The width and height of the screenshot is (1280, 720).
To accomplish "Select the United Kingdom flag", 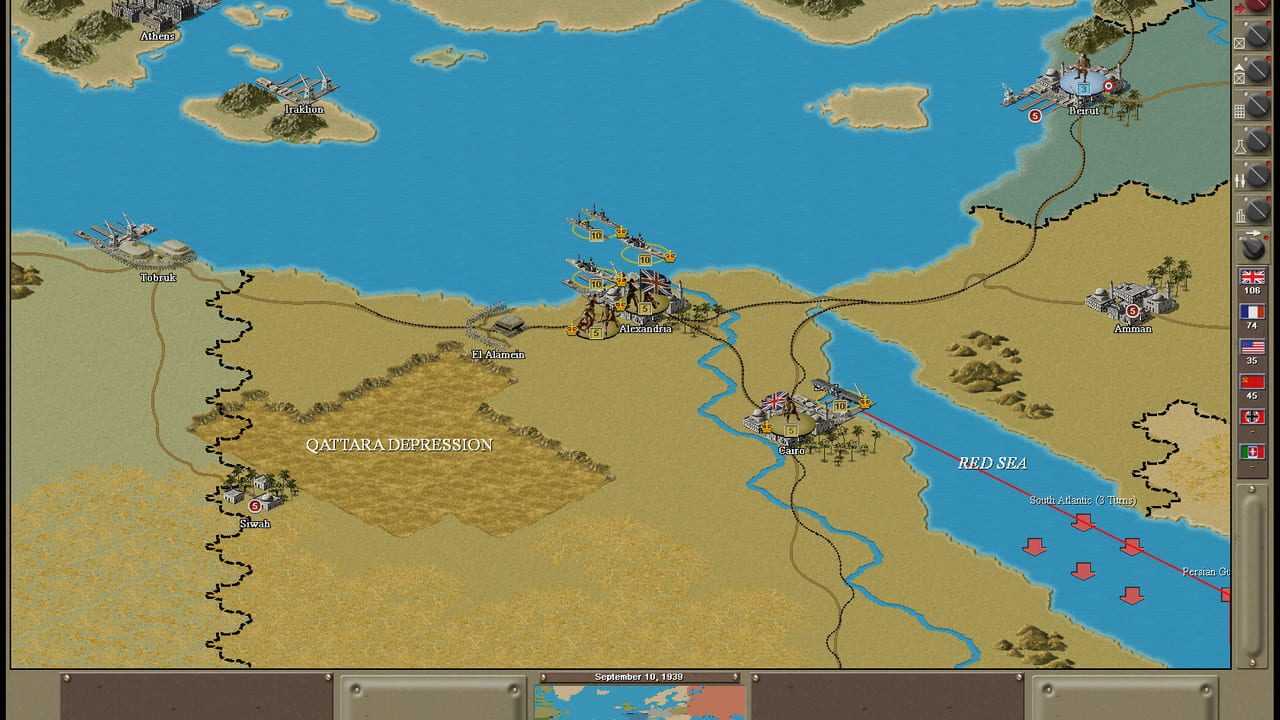I will (x=1251, y=277).
